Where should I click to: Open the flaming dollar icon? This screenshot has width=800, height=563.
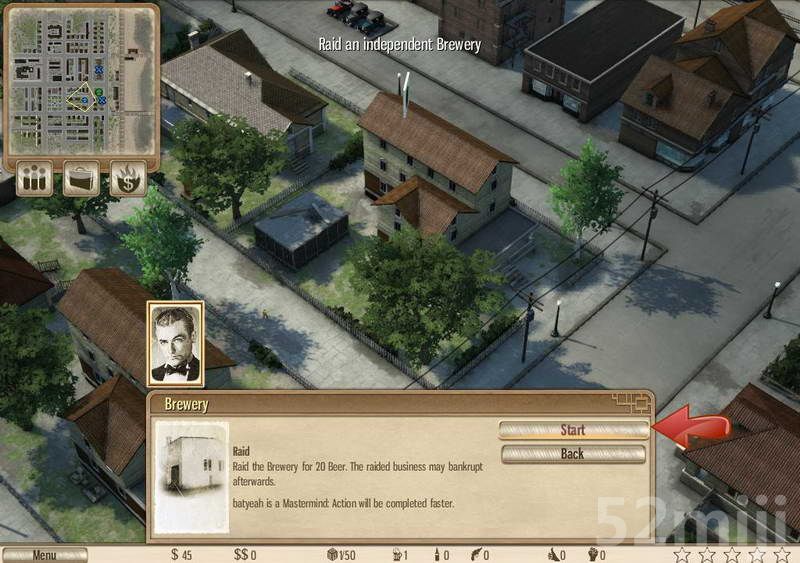(x=128, y=179)
